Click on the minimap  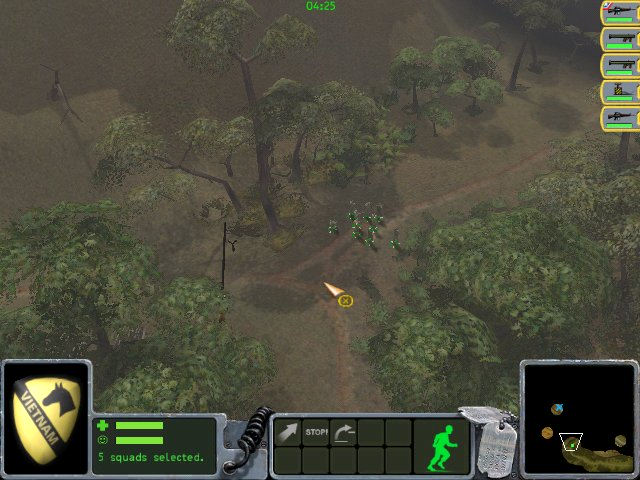point(578,419)
